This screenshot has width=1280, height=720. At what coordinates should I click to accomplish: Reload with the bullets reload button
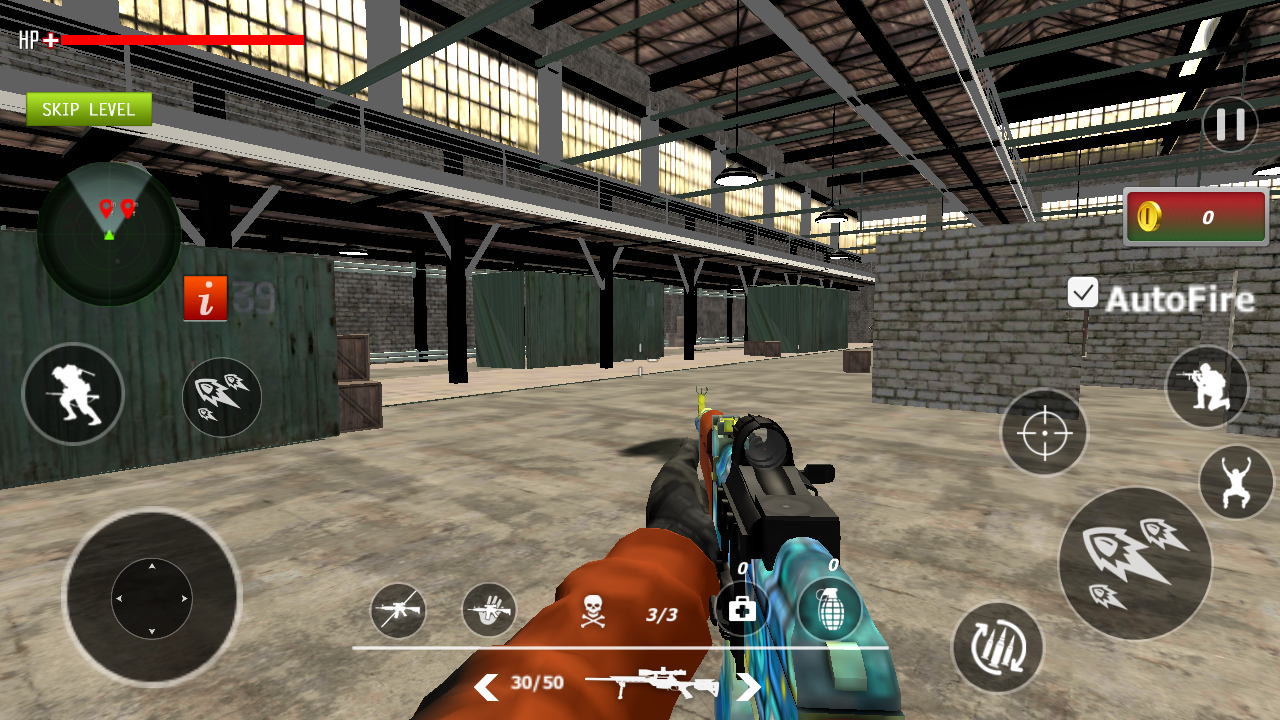coord(997,647)
